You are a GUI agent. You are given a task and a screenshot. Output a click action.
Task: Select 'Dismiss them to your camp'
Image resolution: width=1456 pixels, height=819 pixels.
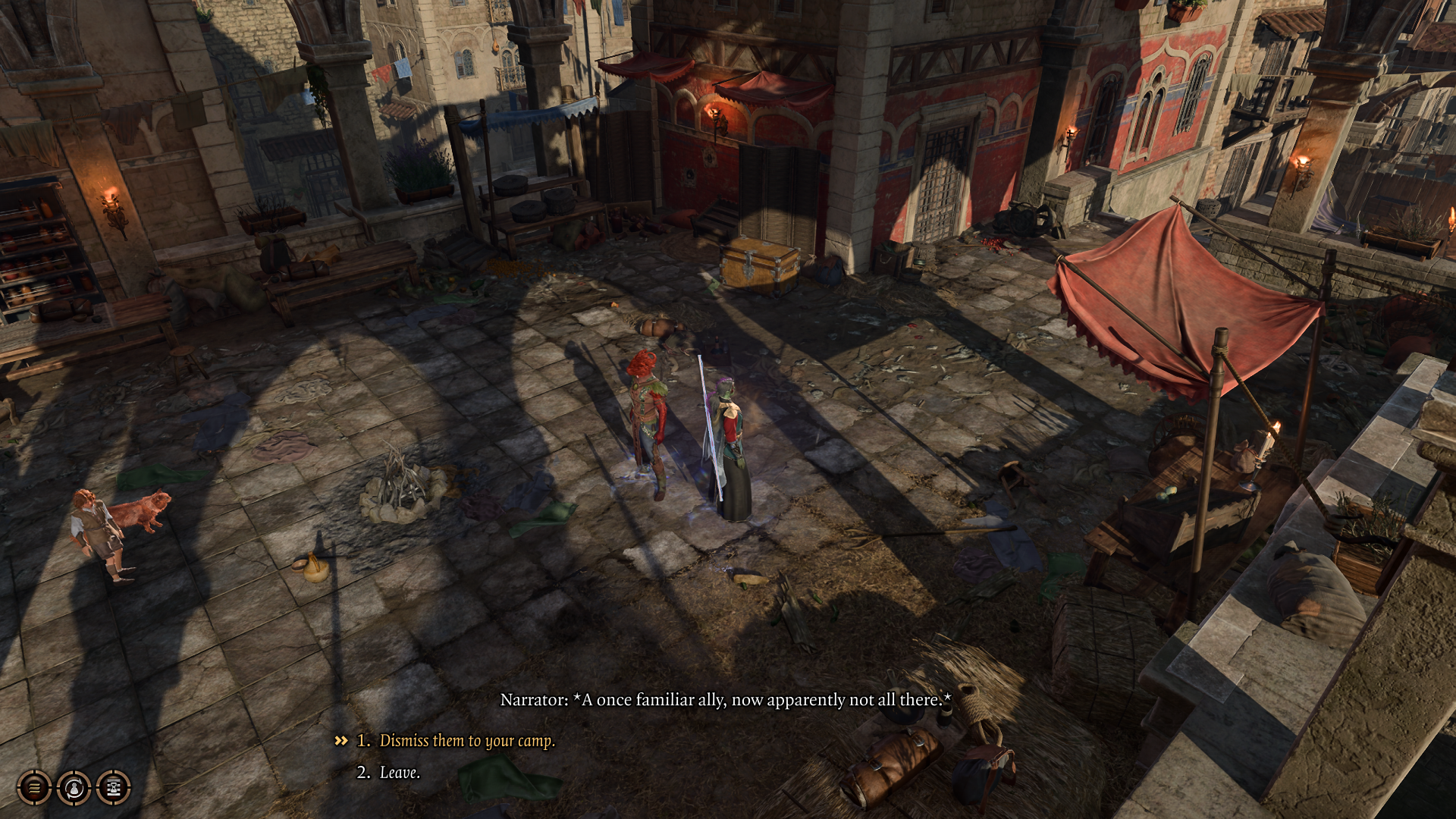point(467,741)
